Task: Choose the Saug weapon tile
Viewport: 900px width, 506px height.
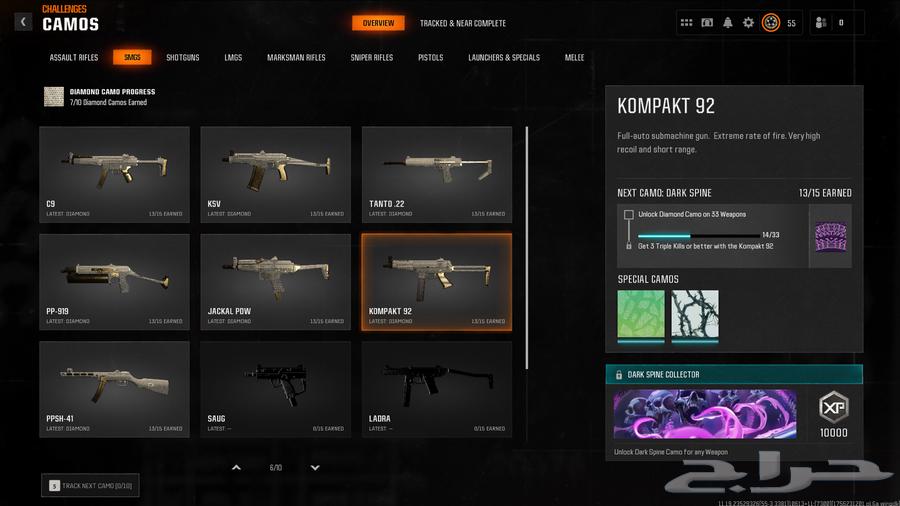Action: [x=275, y=388]
